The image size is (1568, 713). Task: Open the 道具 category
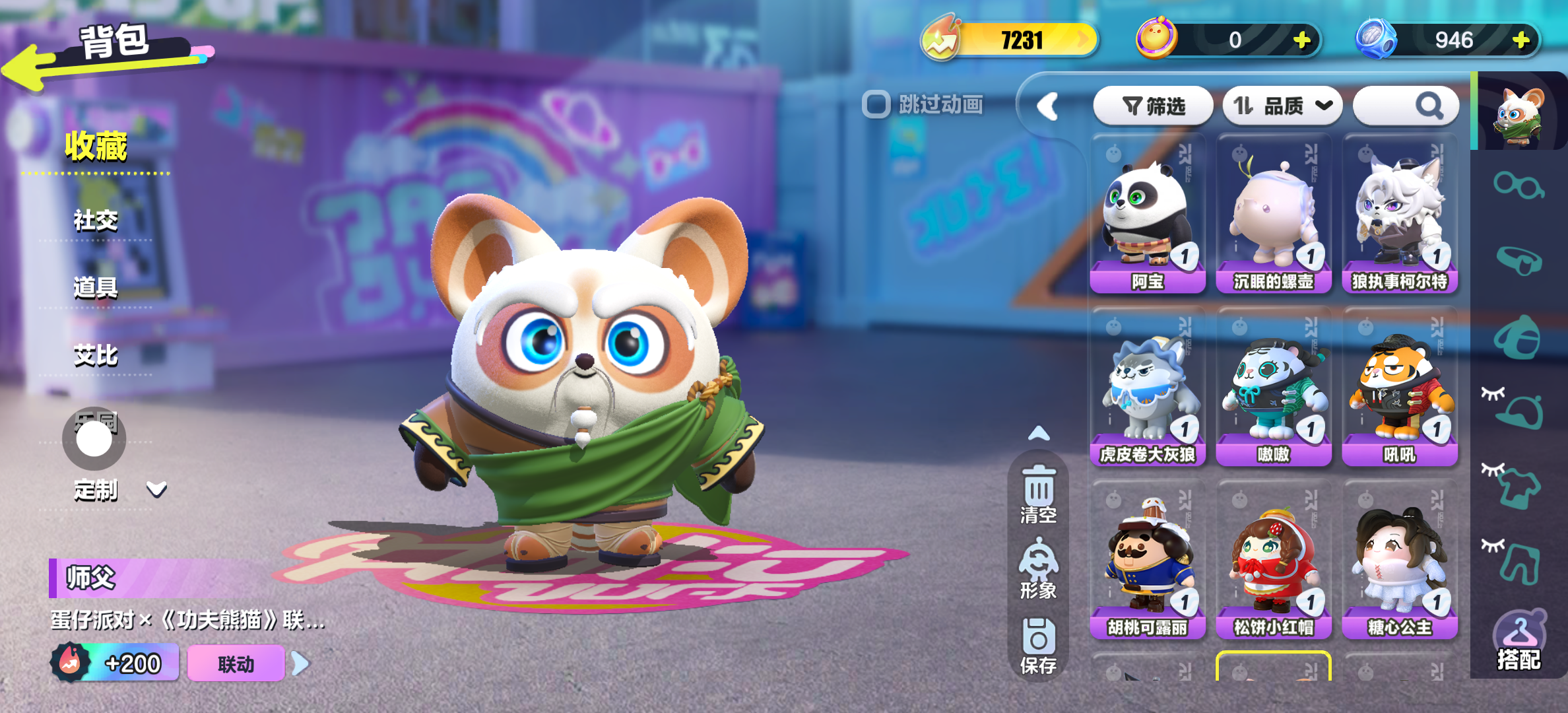tap(96, 288)
